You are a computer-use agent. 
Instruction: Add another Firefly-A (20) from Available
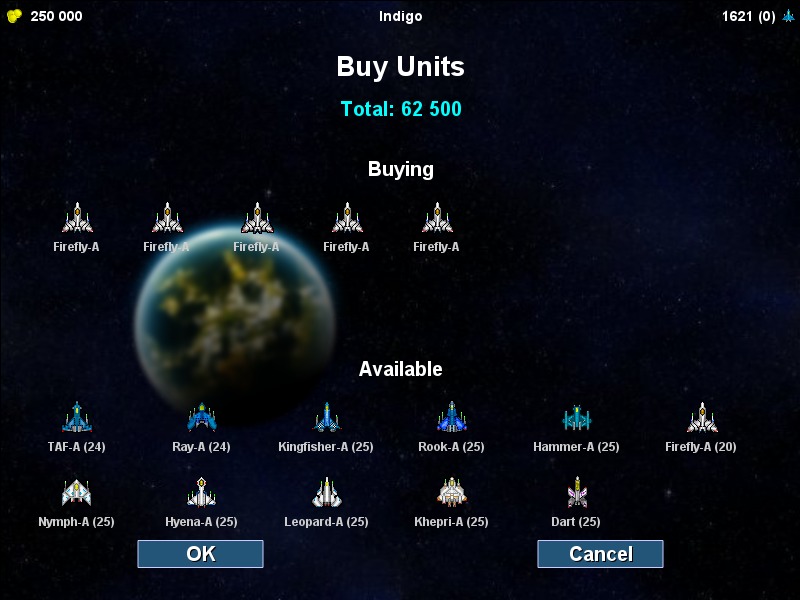[x=701, y=418]
